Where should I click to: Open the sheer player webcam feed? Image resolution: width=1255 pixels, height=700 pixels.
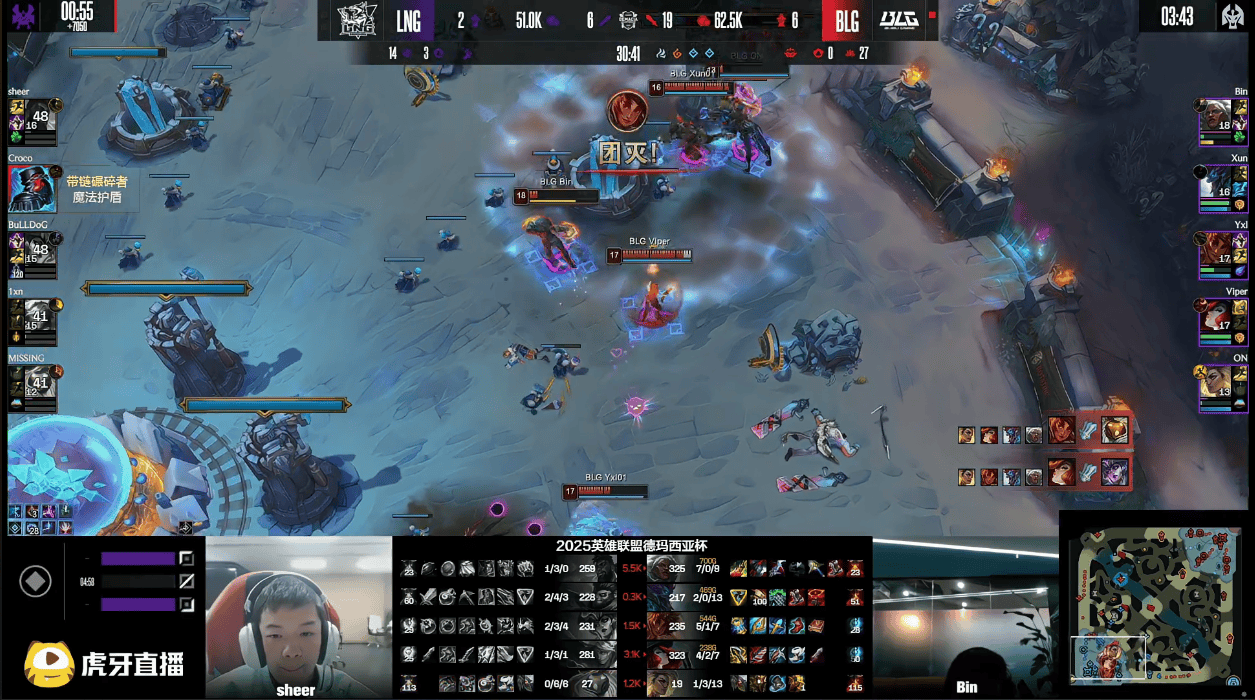298,616
